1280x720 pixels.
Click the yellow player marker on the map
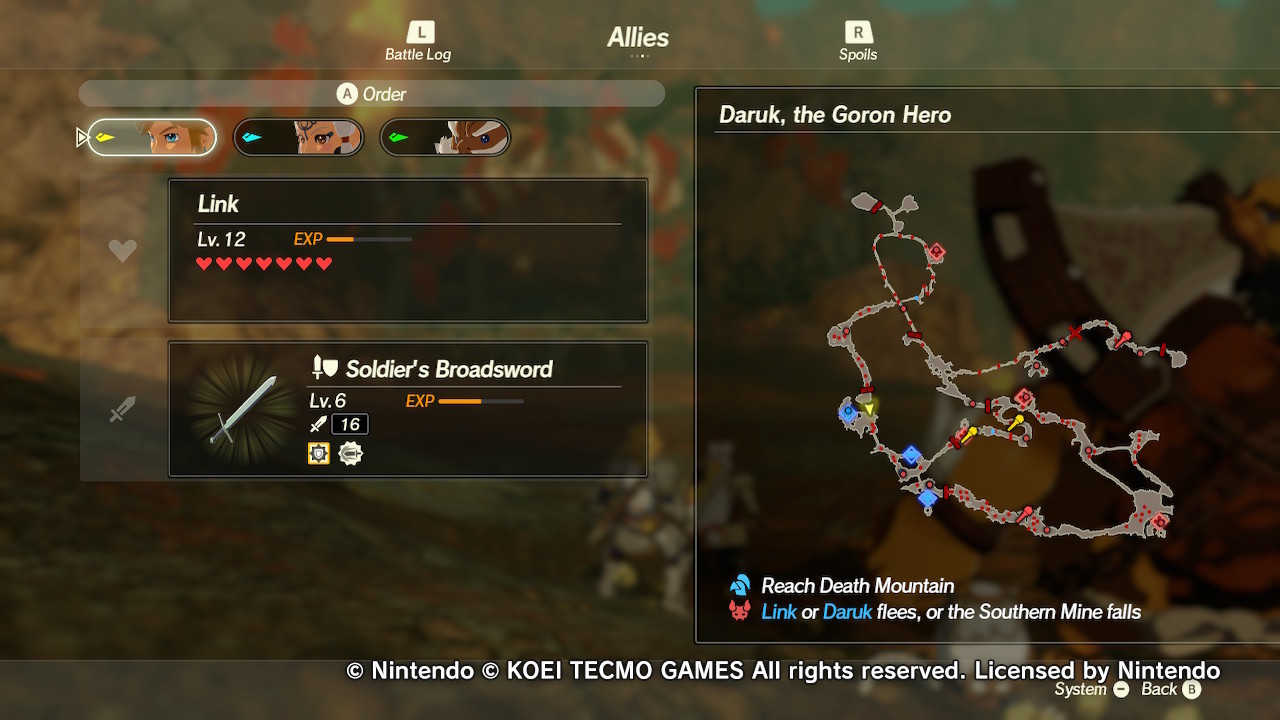[x=870, y=409]
